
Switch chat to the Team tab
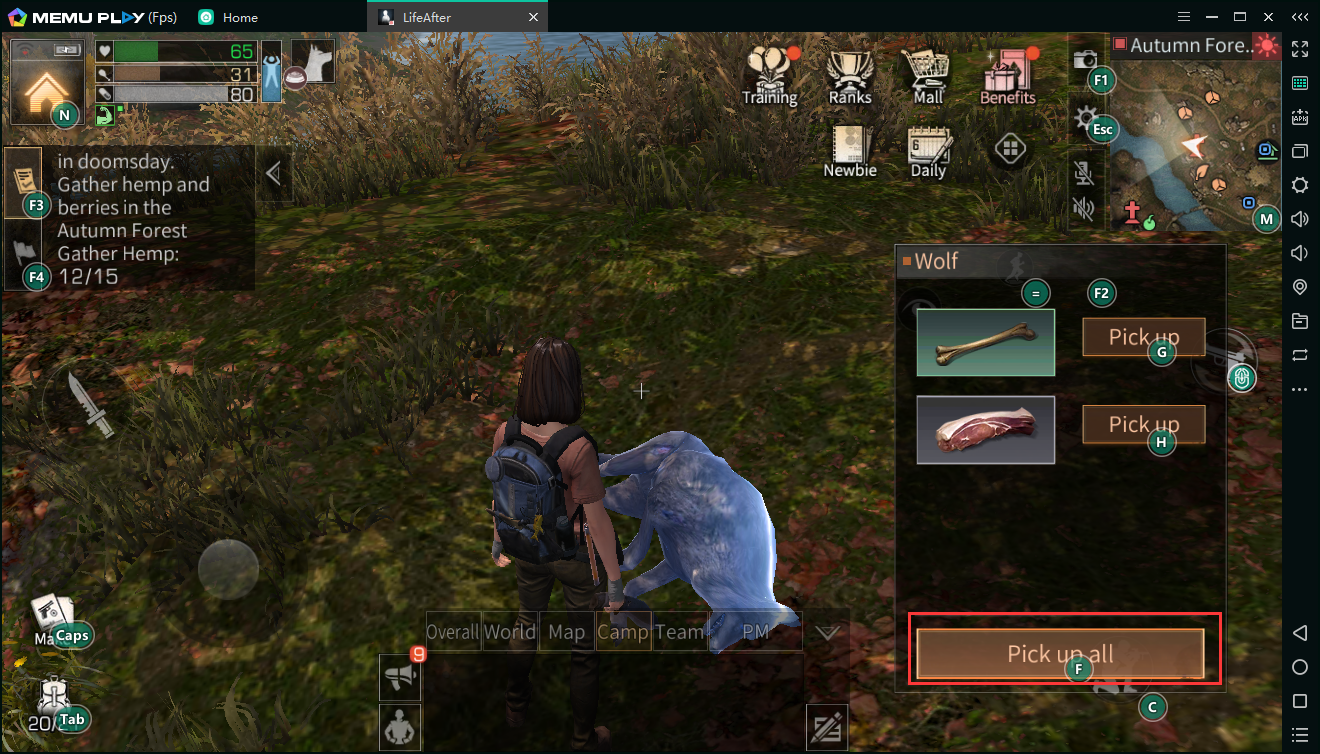click(680, 632)
